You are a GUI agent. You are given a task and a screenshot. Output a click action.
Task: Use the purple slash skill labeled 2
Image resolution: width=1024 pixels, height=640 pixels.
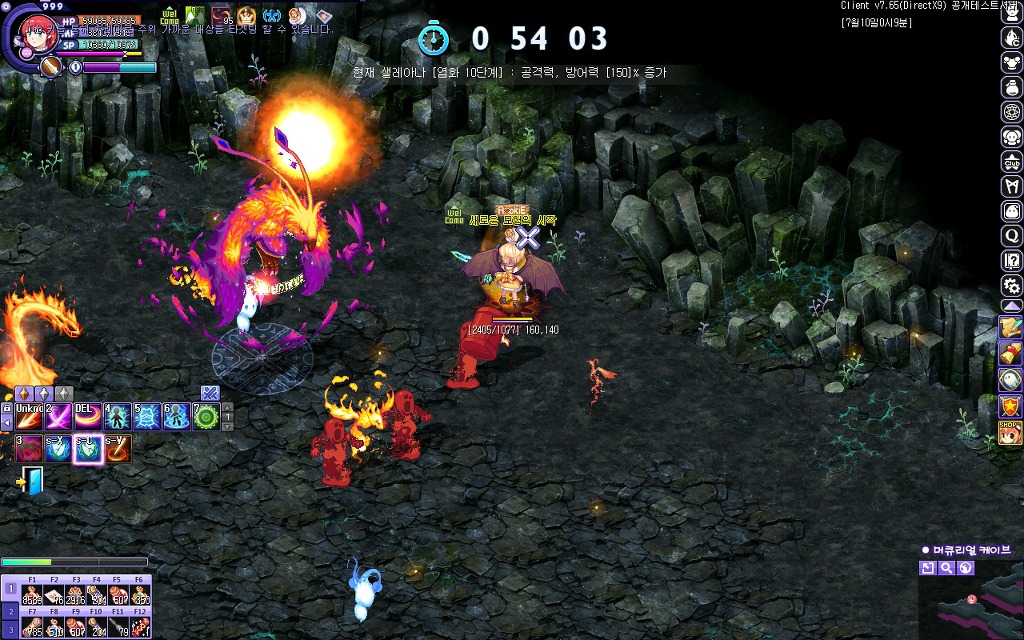coord(58,416)
